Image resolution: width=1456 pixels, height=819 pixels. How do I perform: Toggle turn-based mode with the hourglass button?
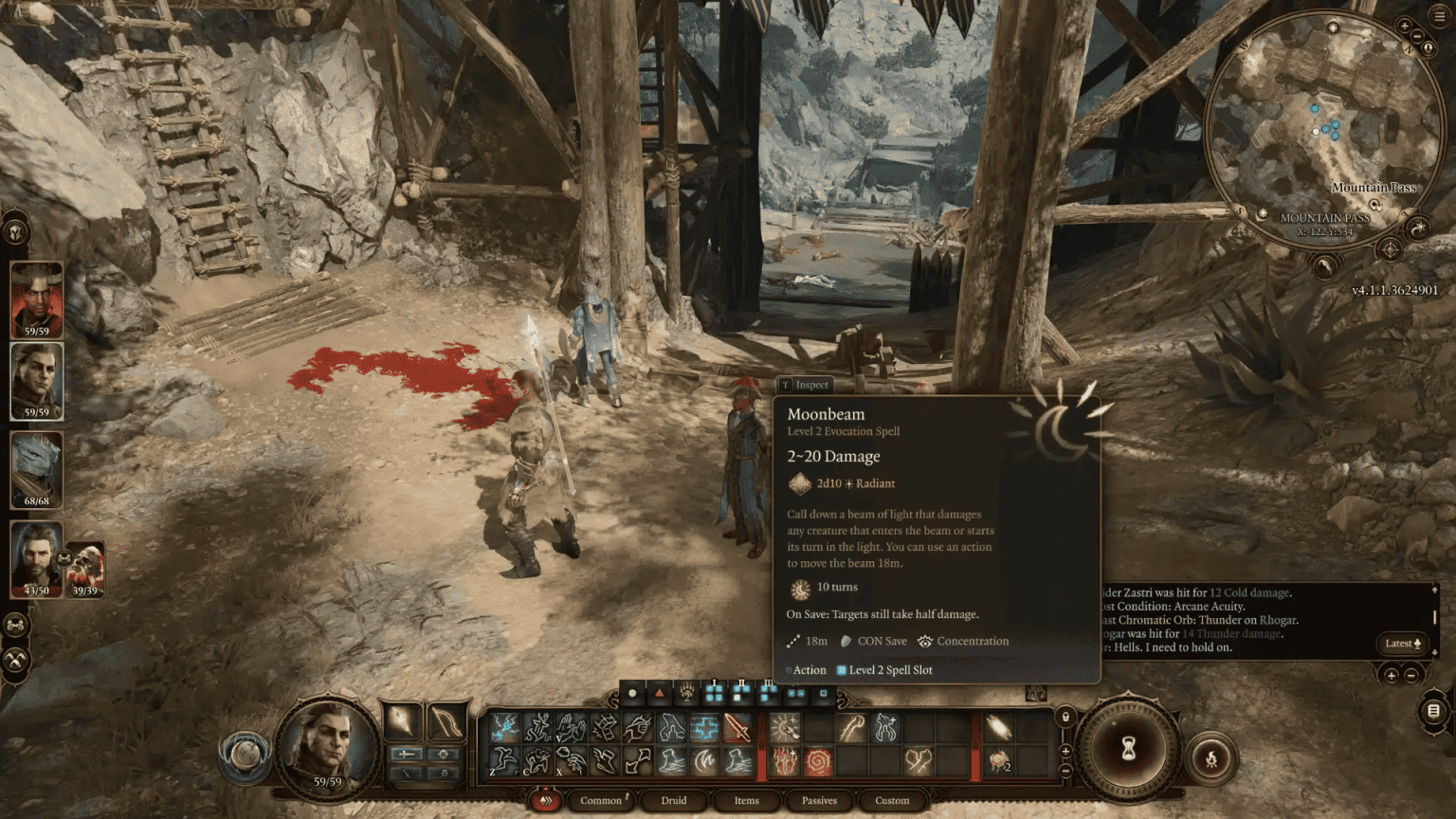click(1127, 750)
